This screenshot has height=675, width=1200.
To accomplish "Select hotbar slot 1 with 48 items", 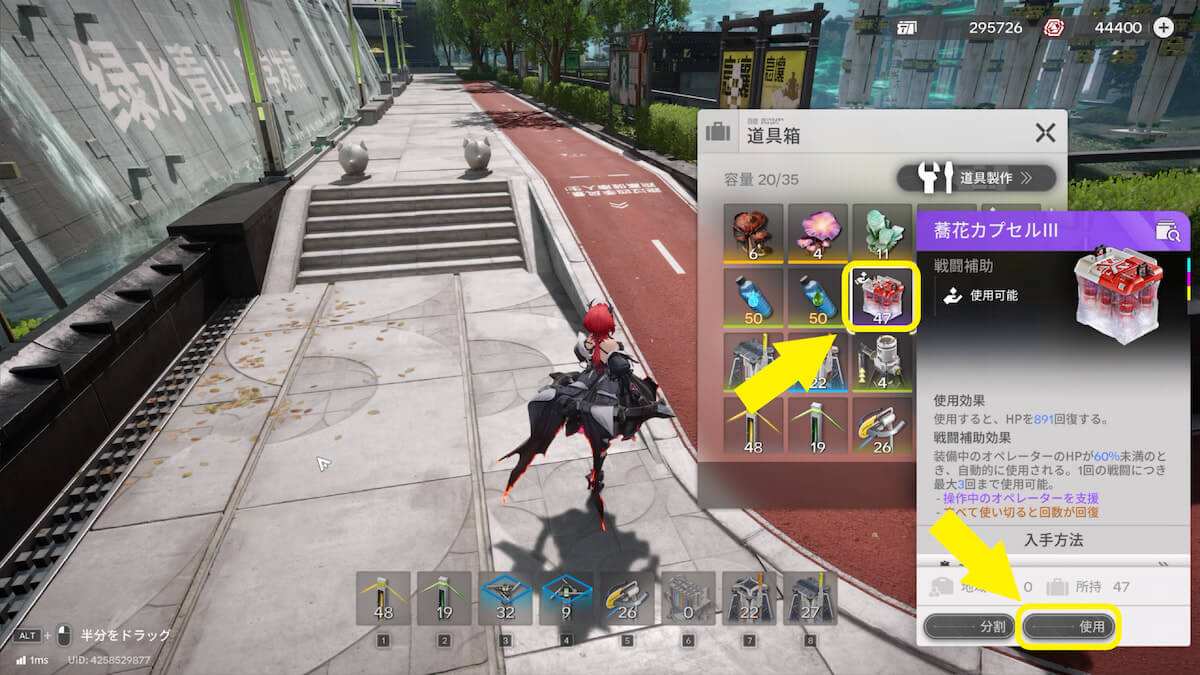I will pos(383,598).
